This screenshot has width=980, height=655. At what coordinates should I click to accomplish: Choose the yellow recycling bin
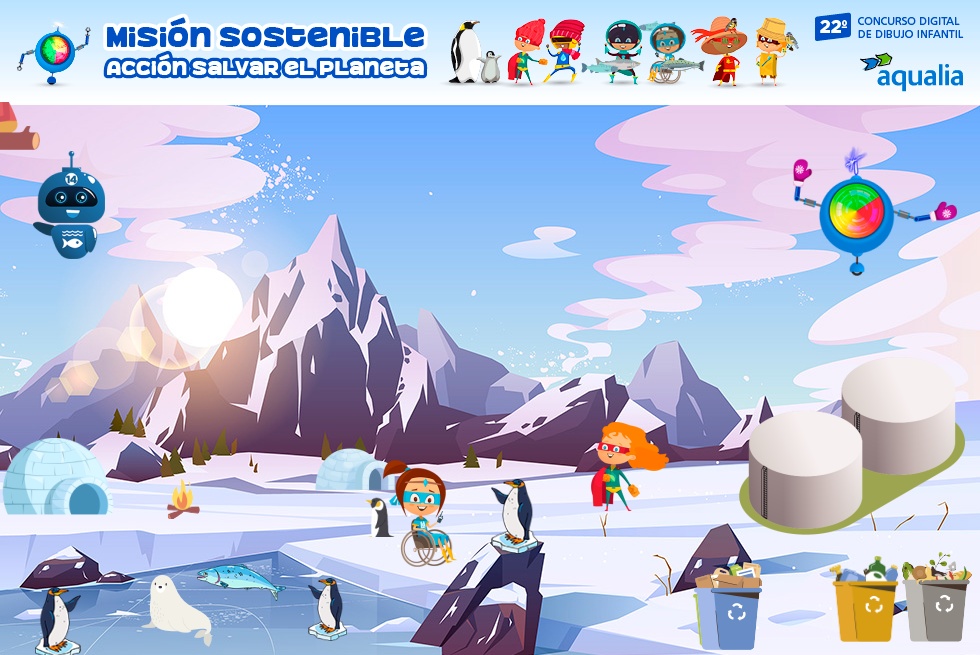(x=865, y=606)
